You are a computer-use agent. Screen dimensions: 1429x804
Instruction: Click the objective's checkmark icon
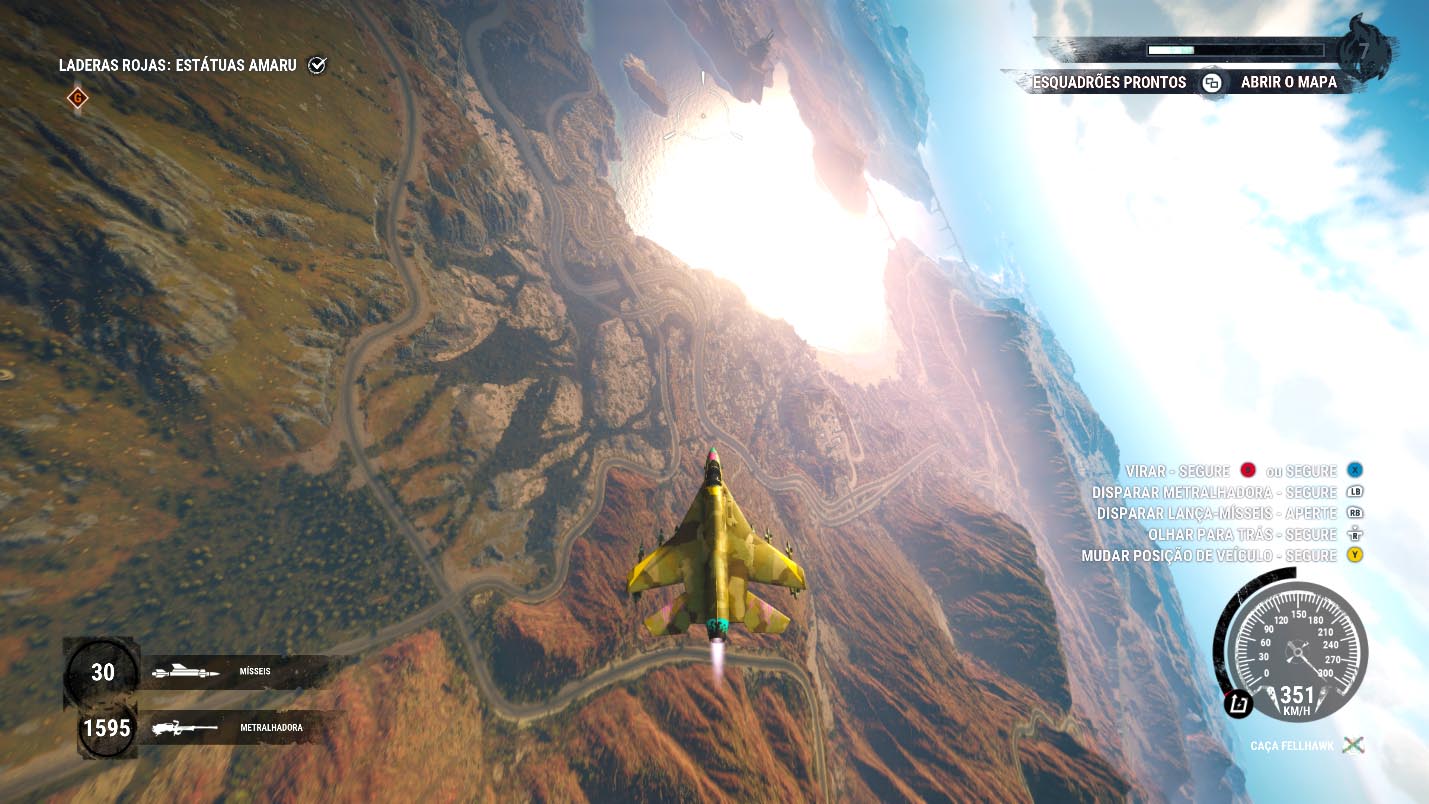click(x=317, y=66)
